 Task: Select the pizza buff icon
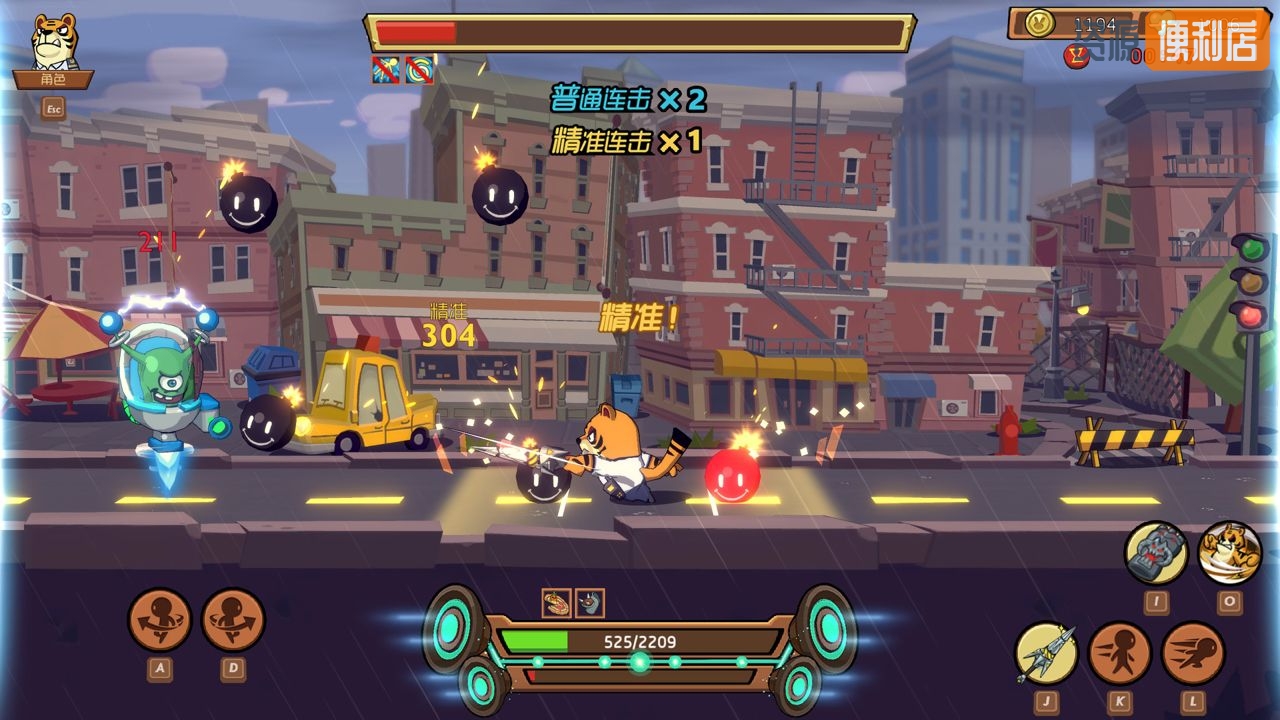pyautogui.click(x=556, y=603)
